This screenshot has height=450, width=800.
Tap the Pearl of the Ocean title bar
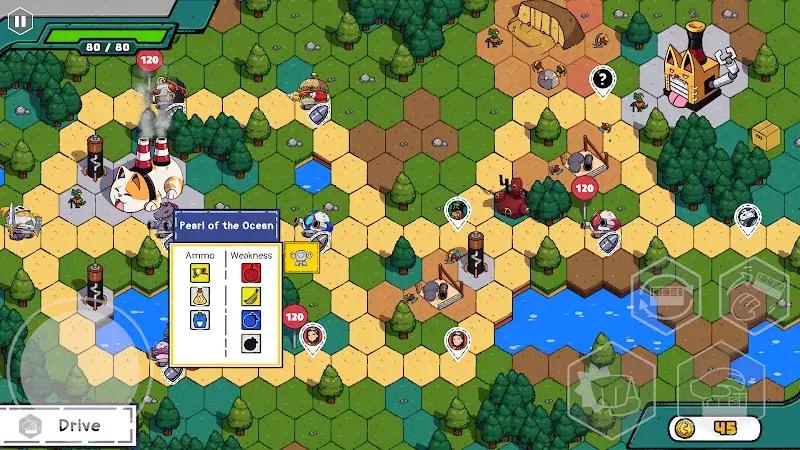[226, 224]
